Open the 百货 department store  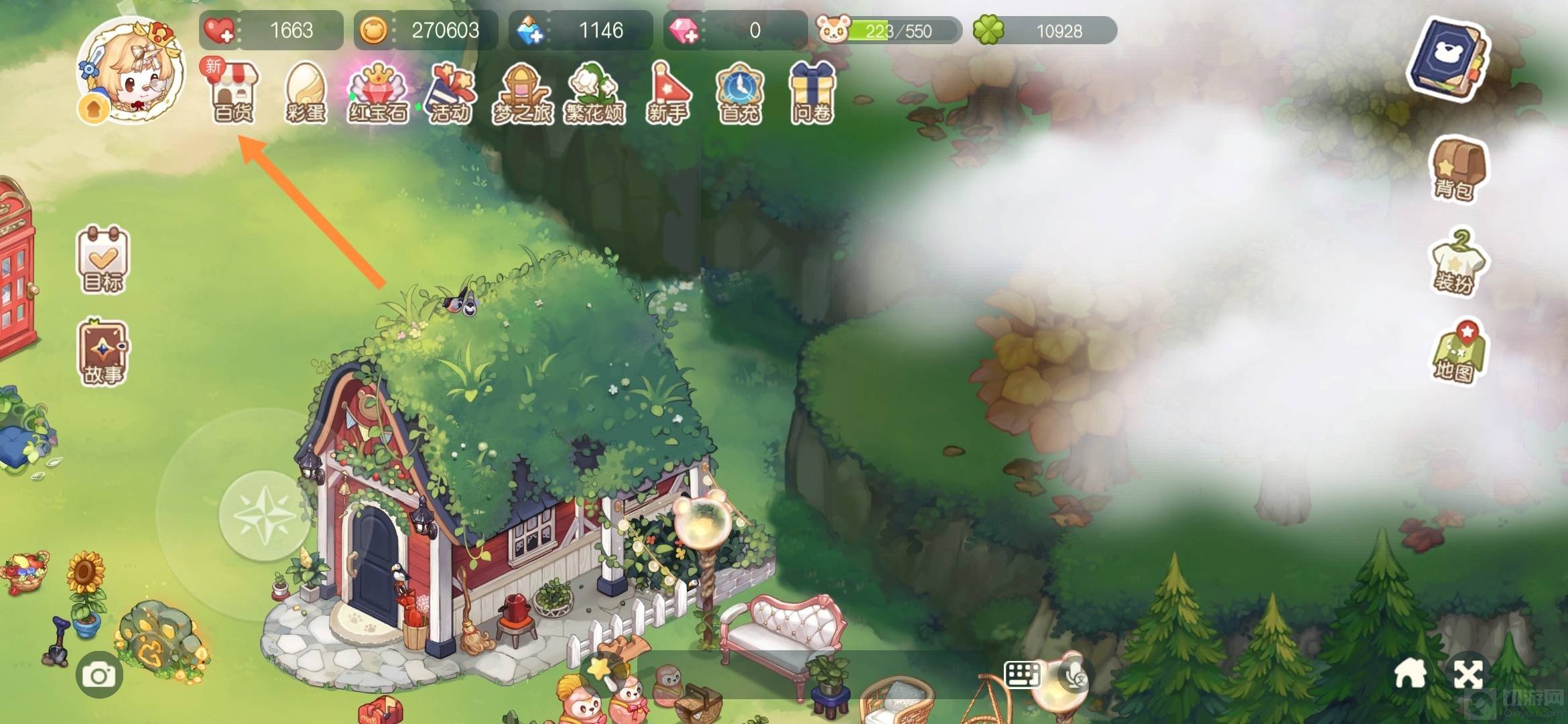[x=233, y=93]
